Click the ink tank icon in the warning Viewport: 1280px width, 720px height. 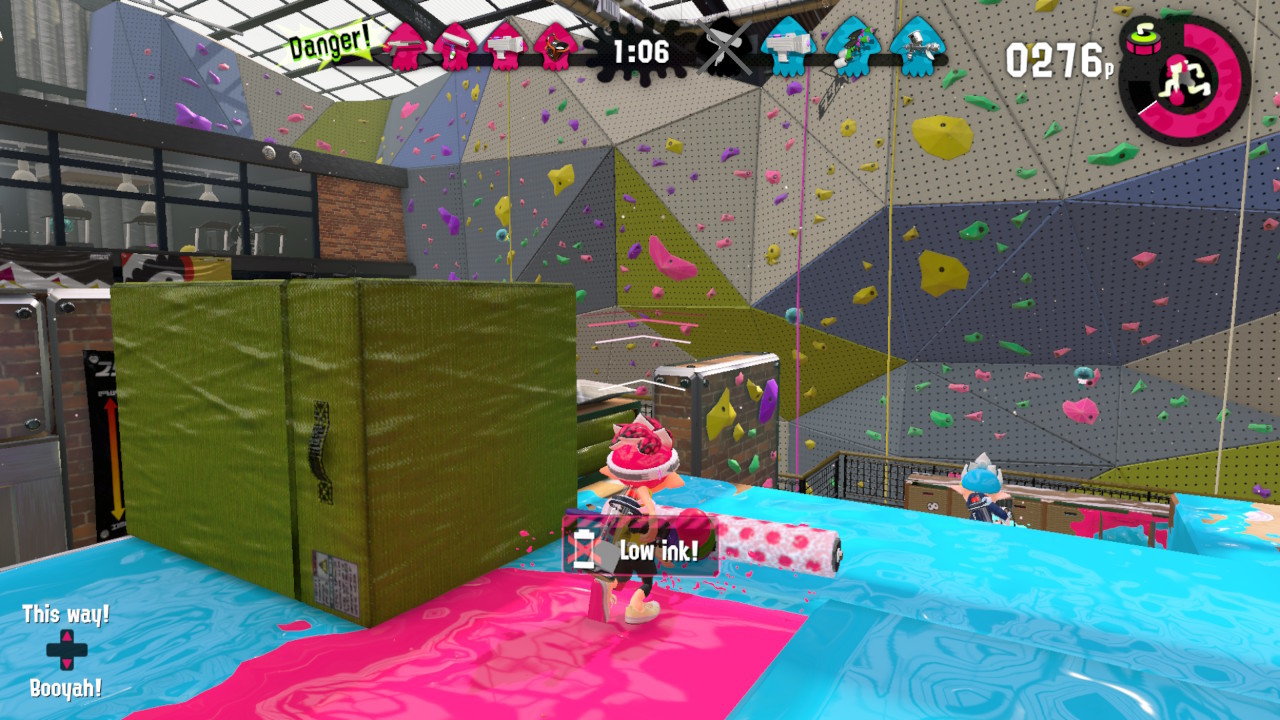586,547
